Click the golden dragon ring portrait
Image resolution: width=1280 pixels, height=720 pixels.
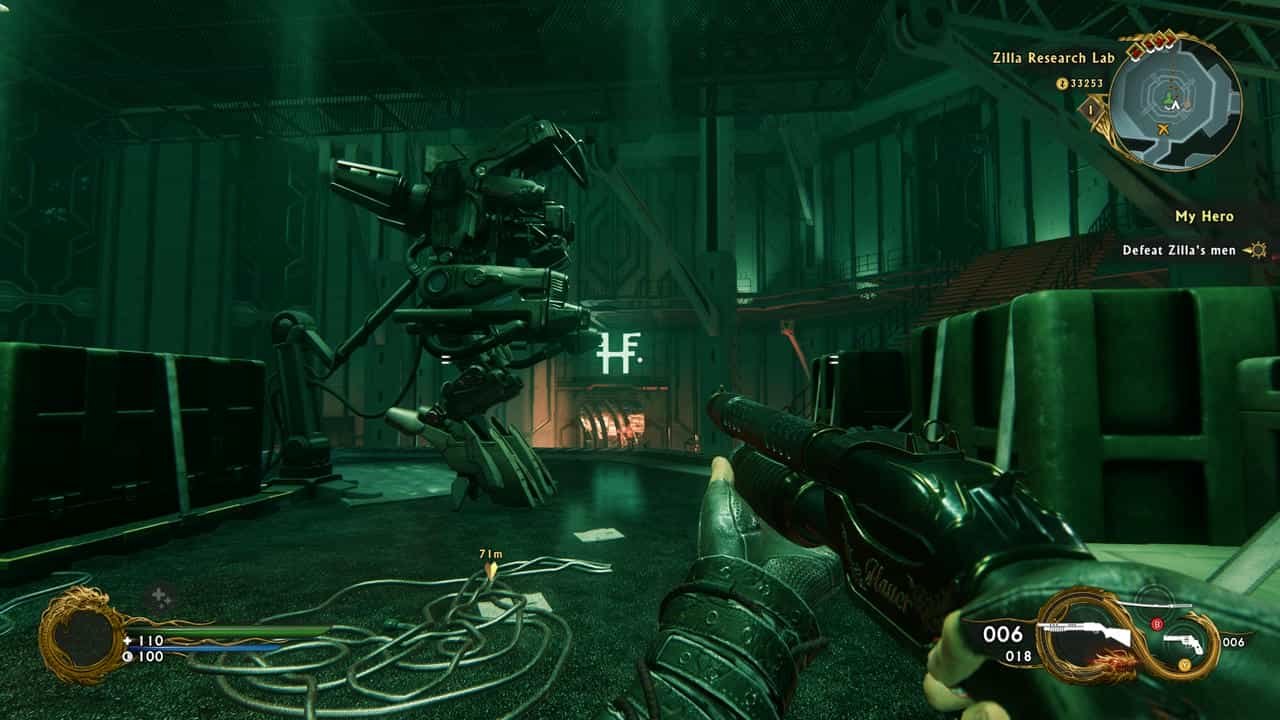pos(83,637)
